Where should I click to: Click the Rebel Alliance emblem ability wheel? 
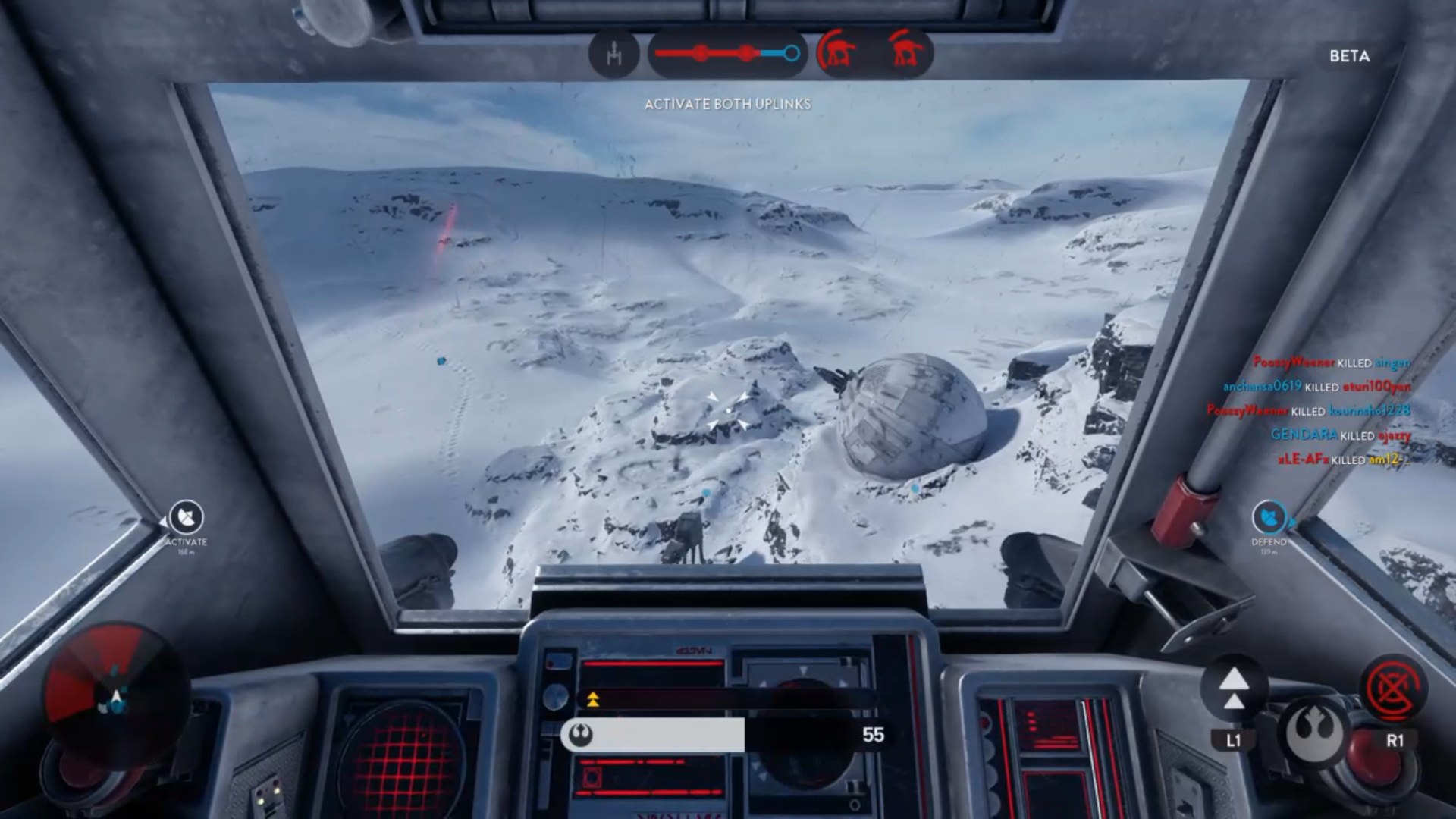[1313, 731]
